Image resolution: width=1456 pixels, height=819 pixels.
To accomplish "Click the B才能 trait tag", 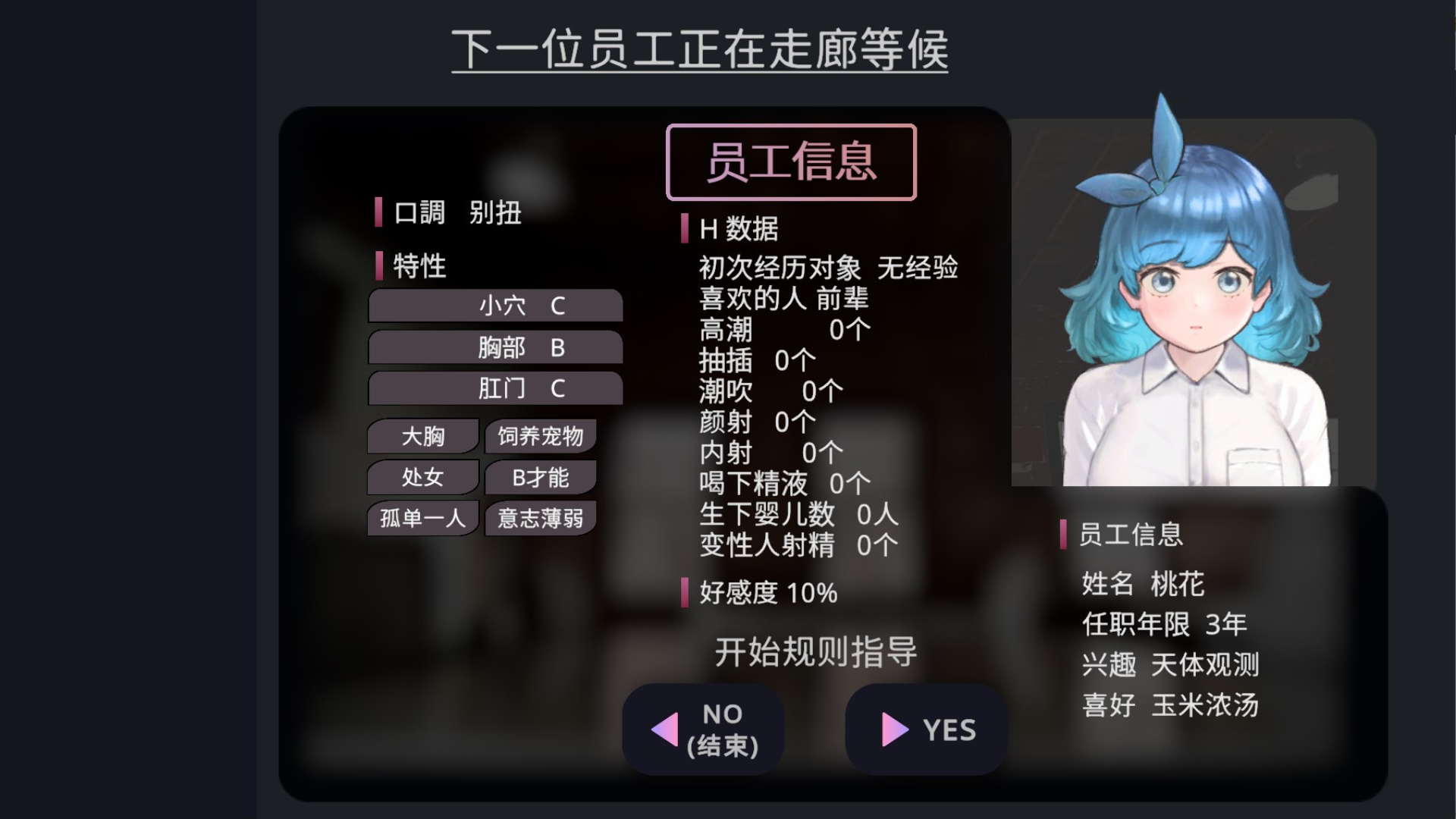I will tap(540, 477).
